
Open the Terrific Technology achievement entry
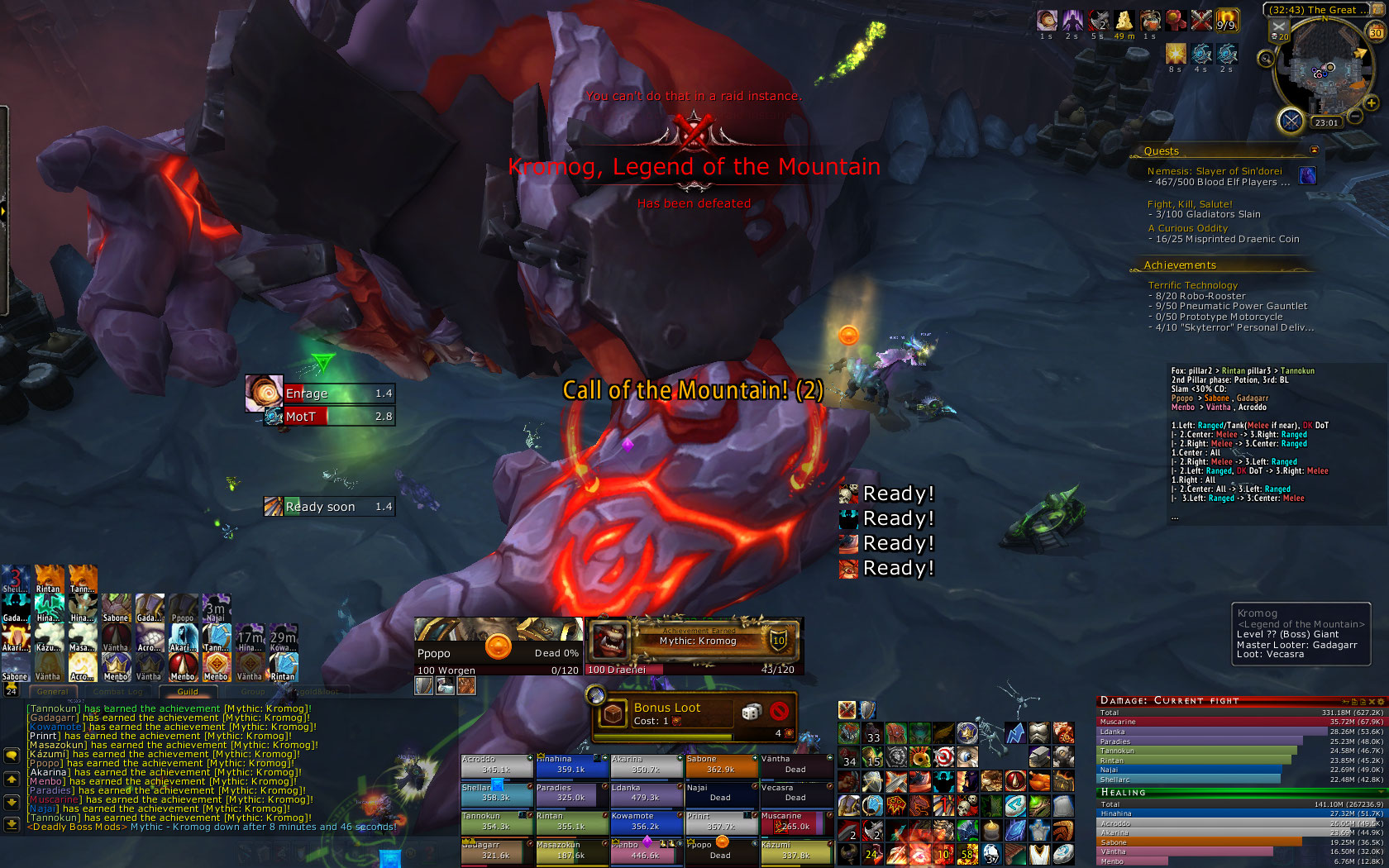(1192, 285)
